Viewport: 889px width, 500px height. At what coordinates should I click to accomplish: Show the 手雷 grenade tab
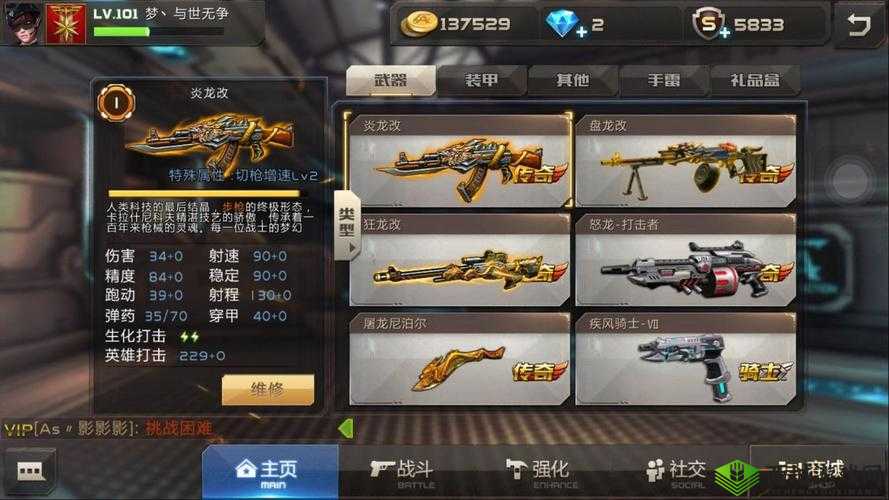663,80
